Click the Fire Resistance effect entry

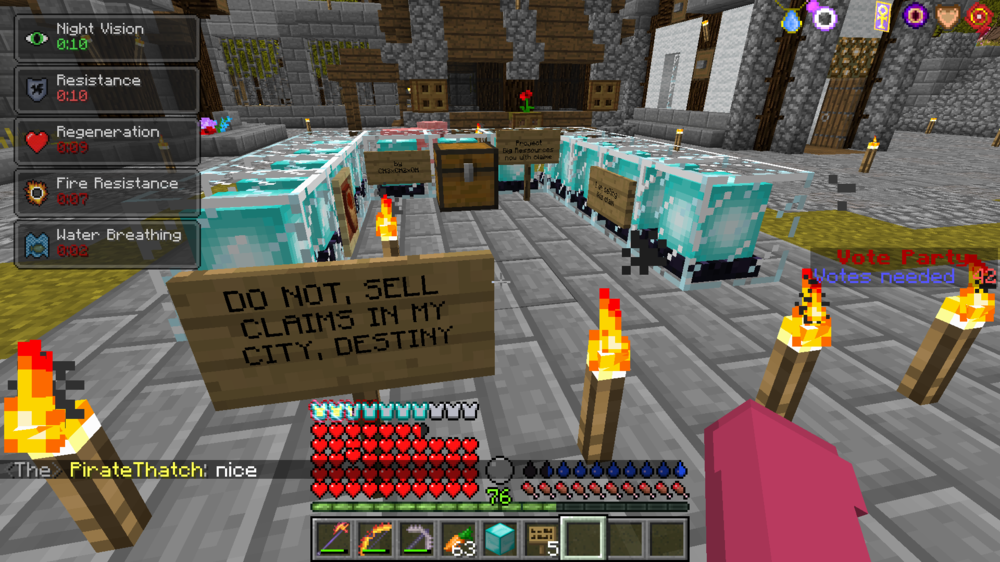click(106, 192)
